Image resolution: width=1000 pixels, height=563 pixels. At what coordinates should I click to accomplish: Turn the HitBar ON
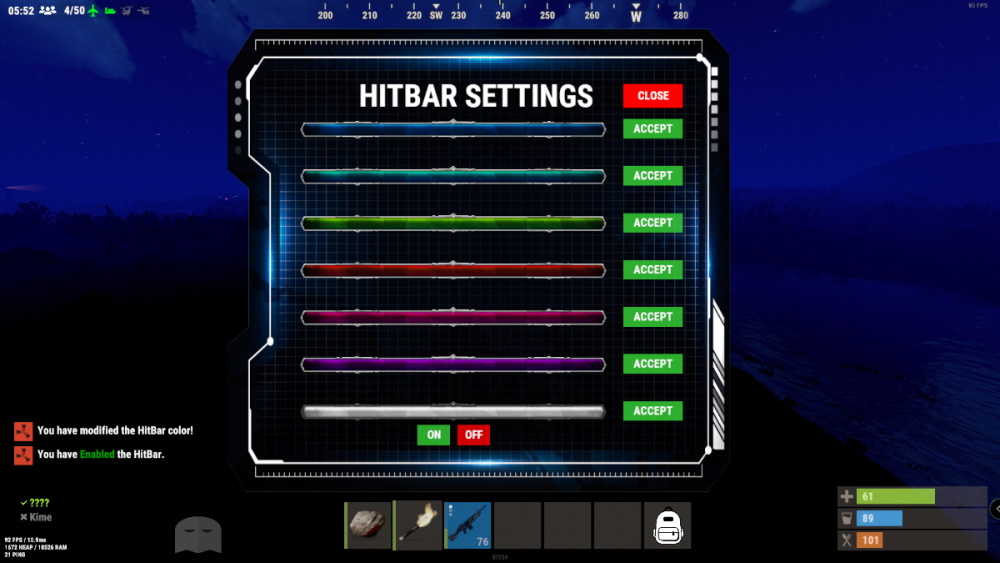[x=433, y=435]
